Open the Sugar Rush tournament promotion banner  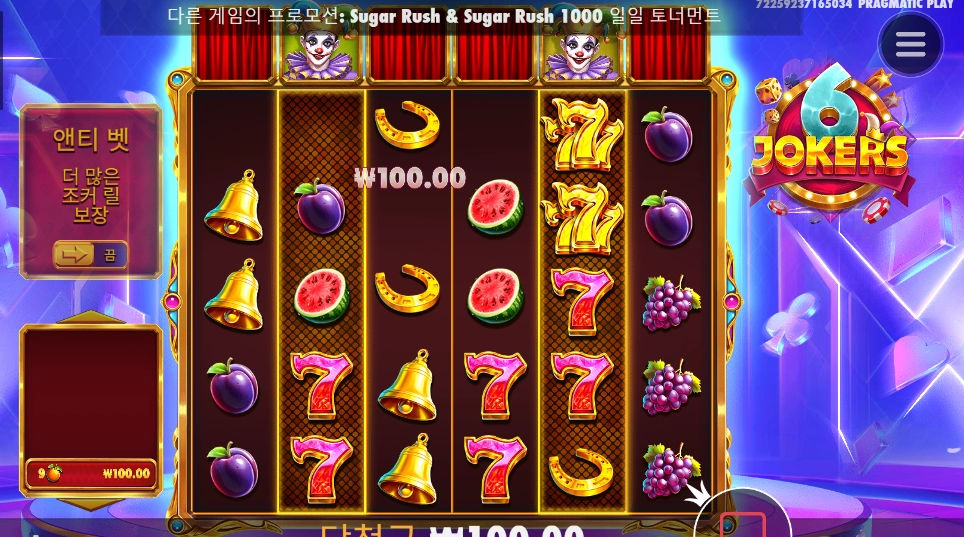445,16
